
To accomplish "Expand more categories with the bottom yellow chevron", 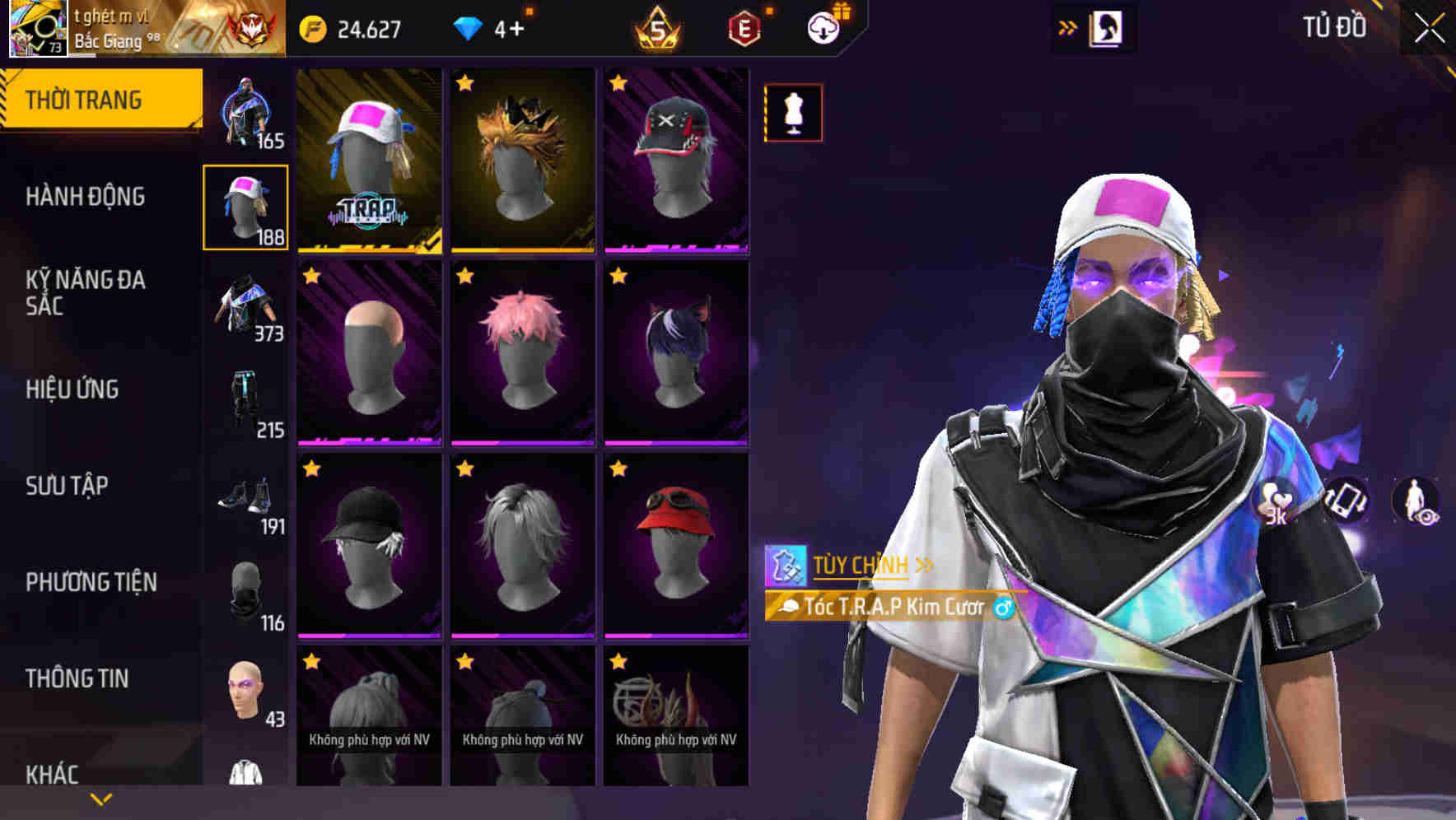I will [x=100, y=798].
